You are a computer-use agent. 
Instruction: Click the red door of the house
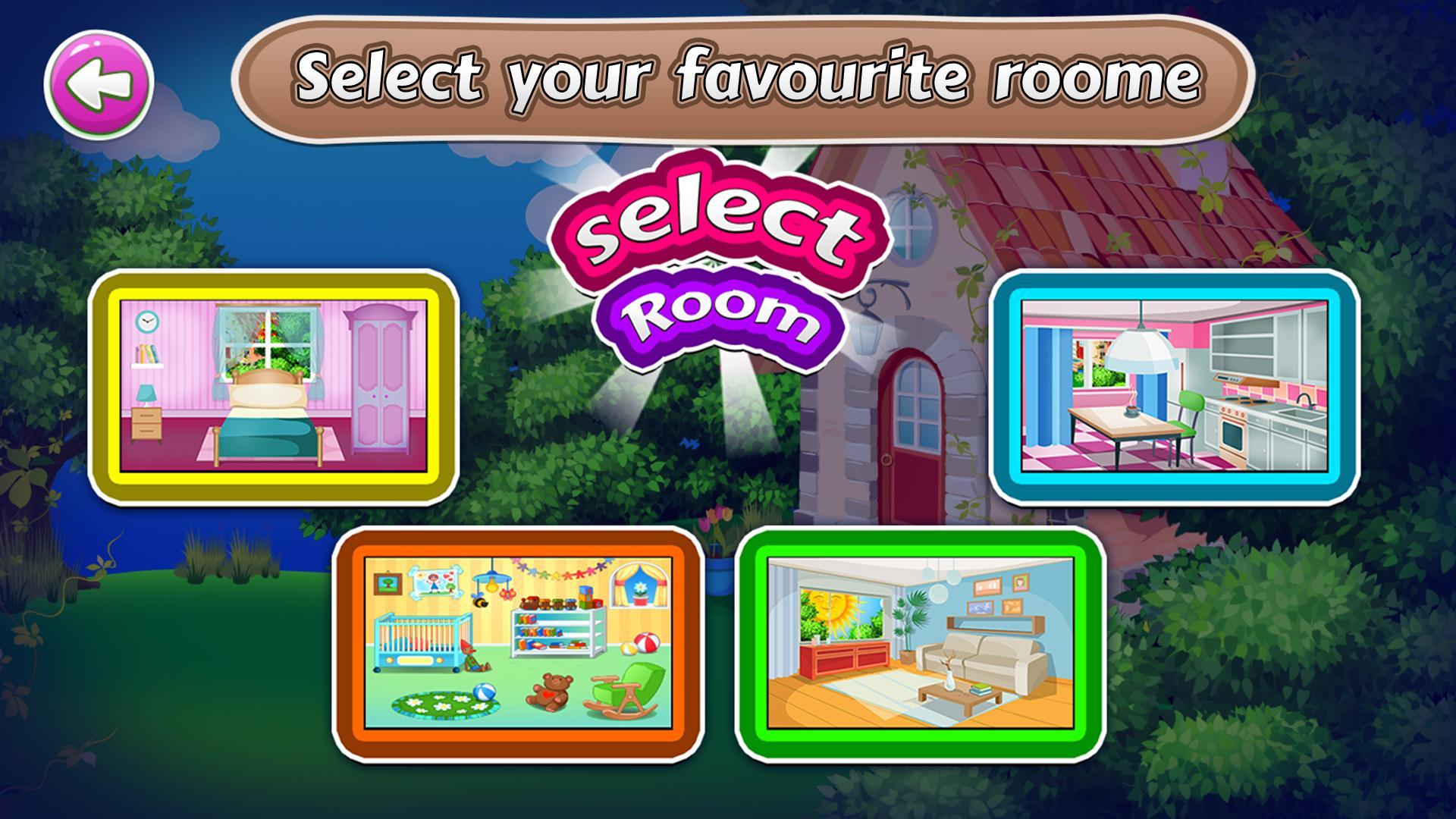click(x=910, y=432)
